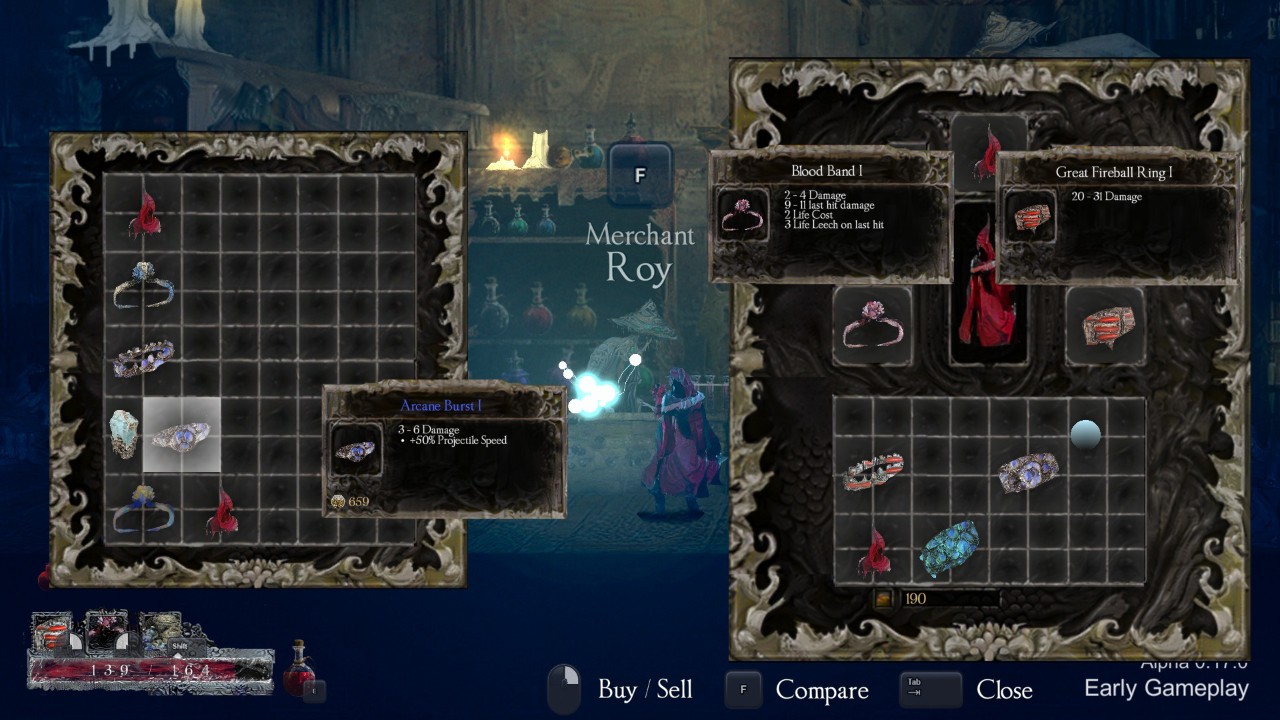The image size is (1280, 720).
Task: Choose the merchant's purple-gemmed band ring
Action: pyautogui.click(x=143, y=358)
